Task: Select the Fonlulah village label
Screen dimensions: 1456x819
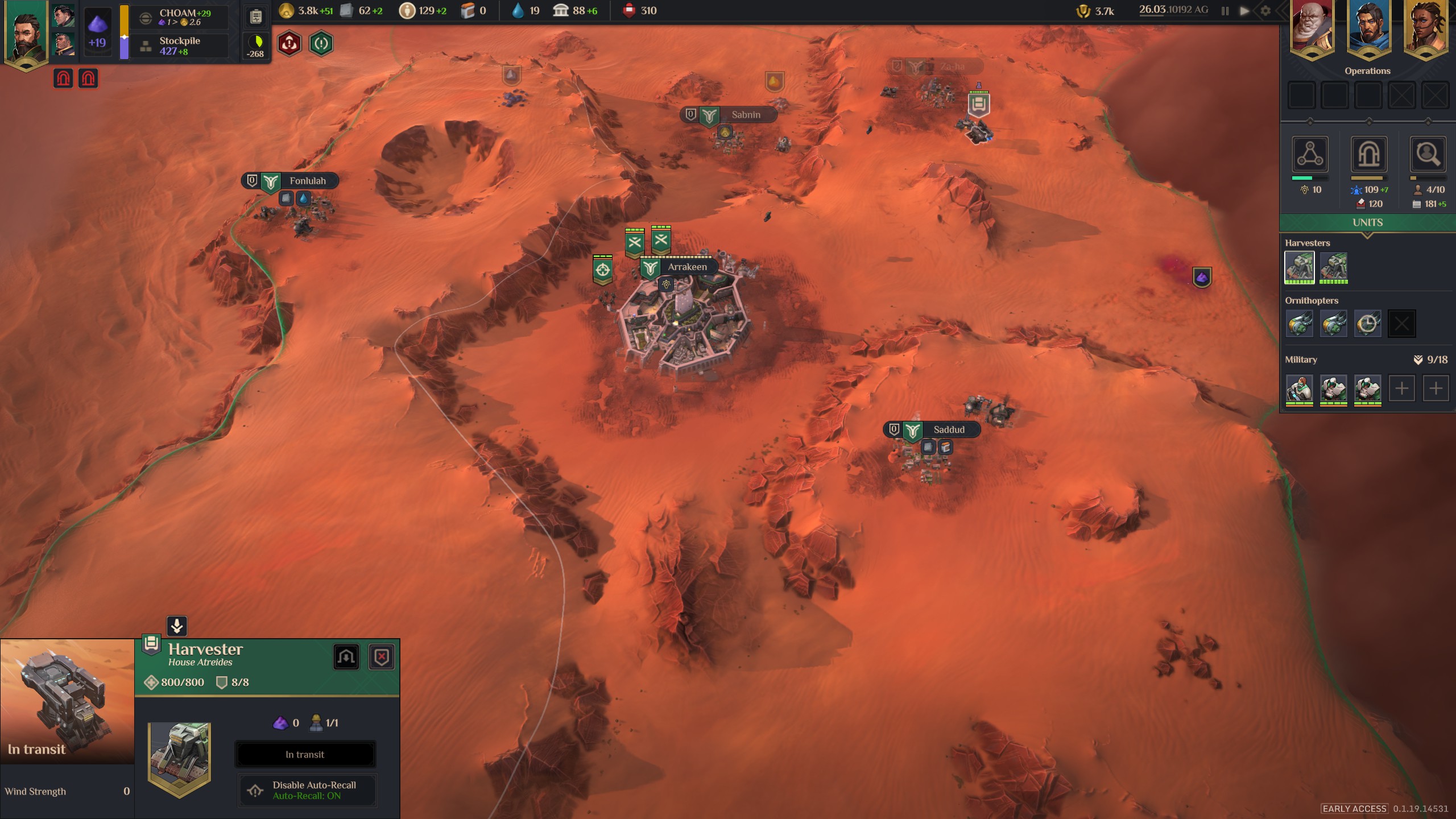Action: 307,181
